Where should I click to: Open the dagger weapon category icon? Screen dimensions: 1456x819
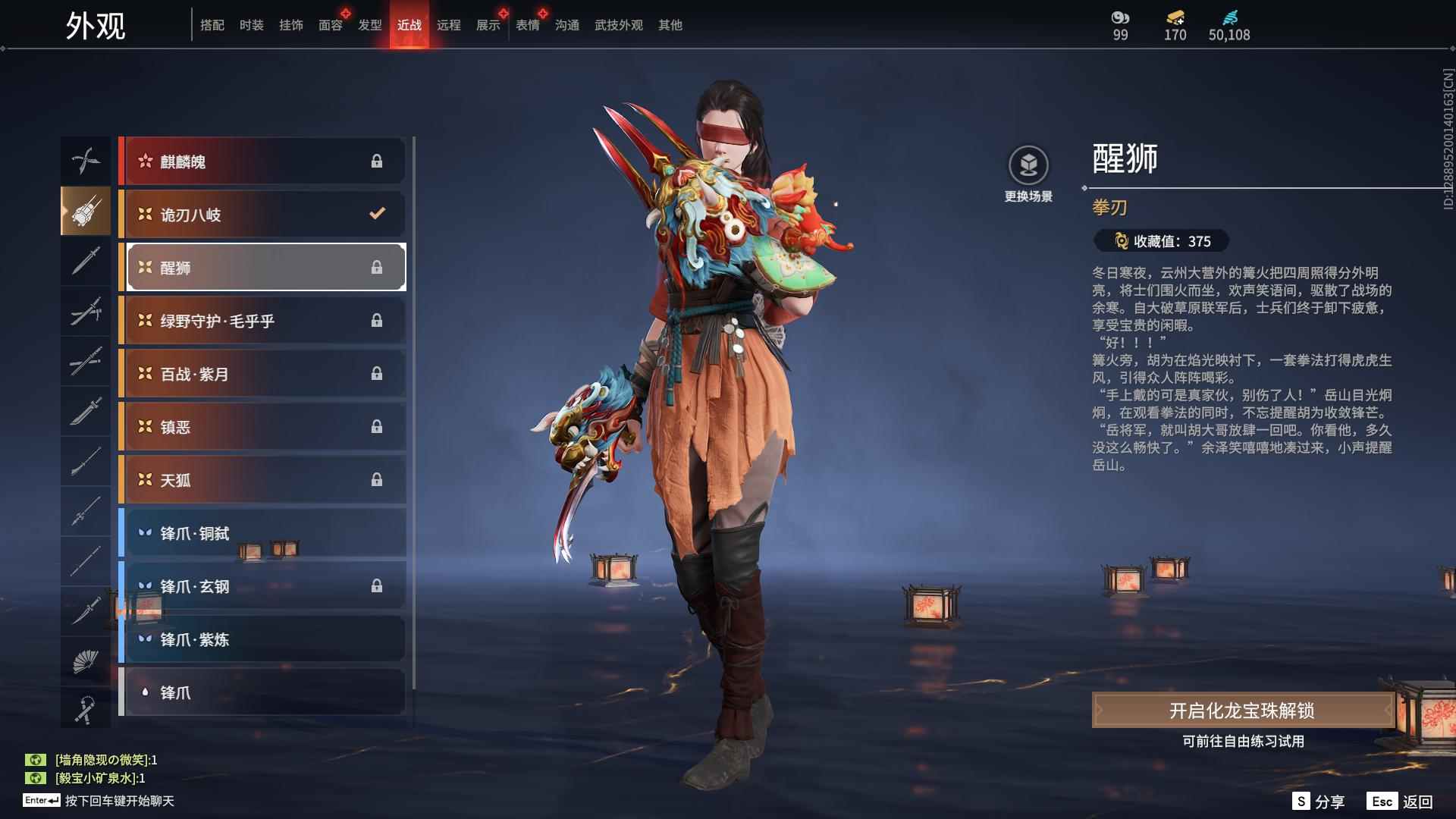click(86, 610)
